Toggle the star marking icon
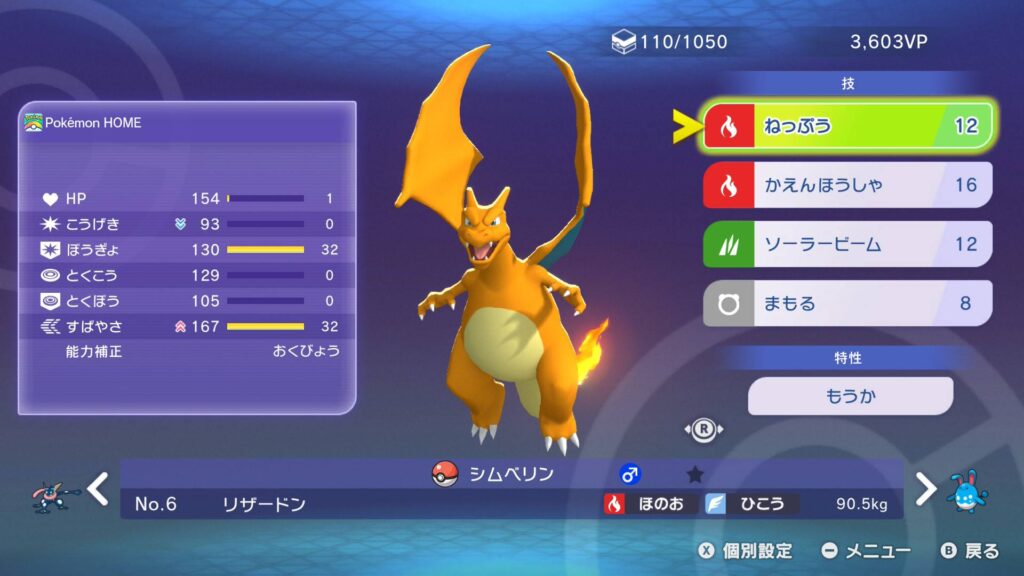 coord(695,475)
